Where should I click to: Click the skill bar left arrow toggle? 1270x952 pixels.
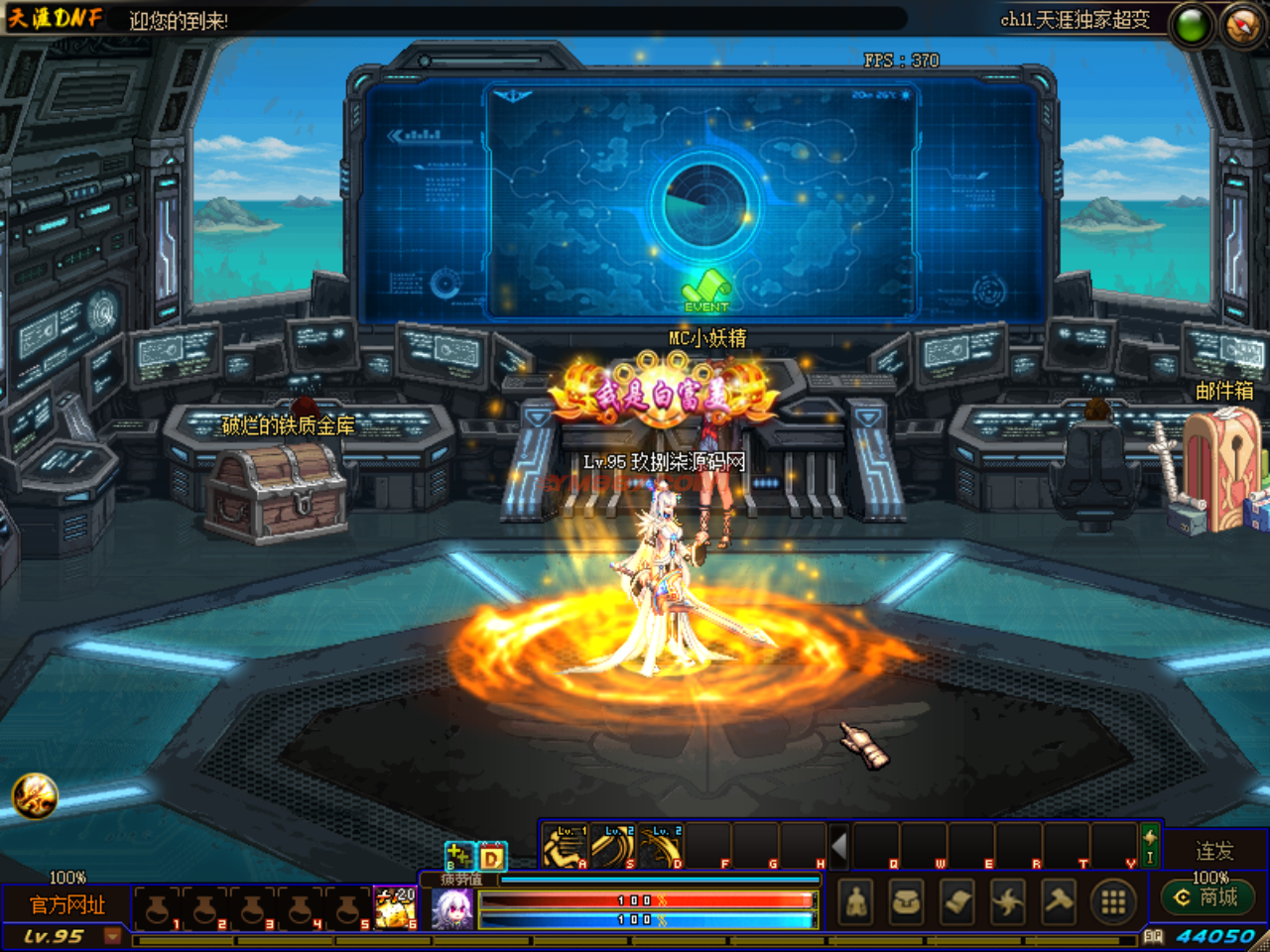(x=839, y=847)
